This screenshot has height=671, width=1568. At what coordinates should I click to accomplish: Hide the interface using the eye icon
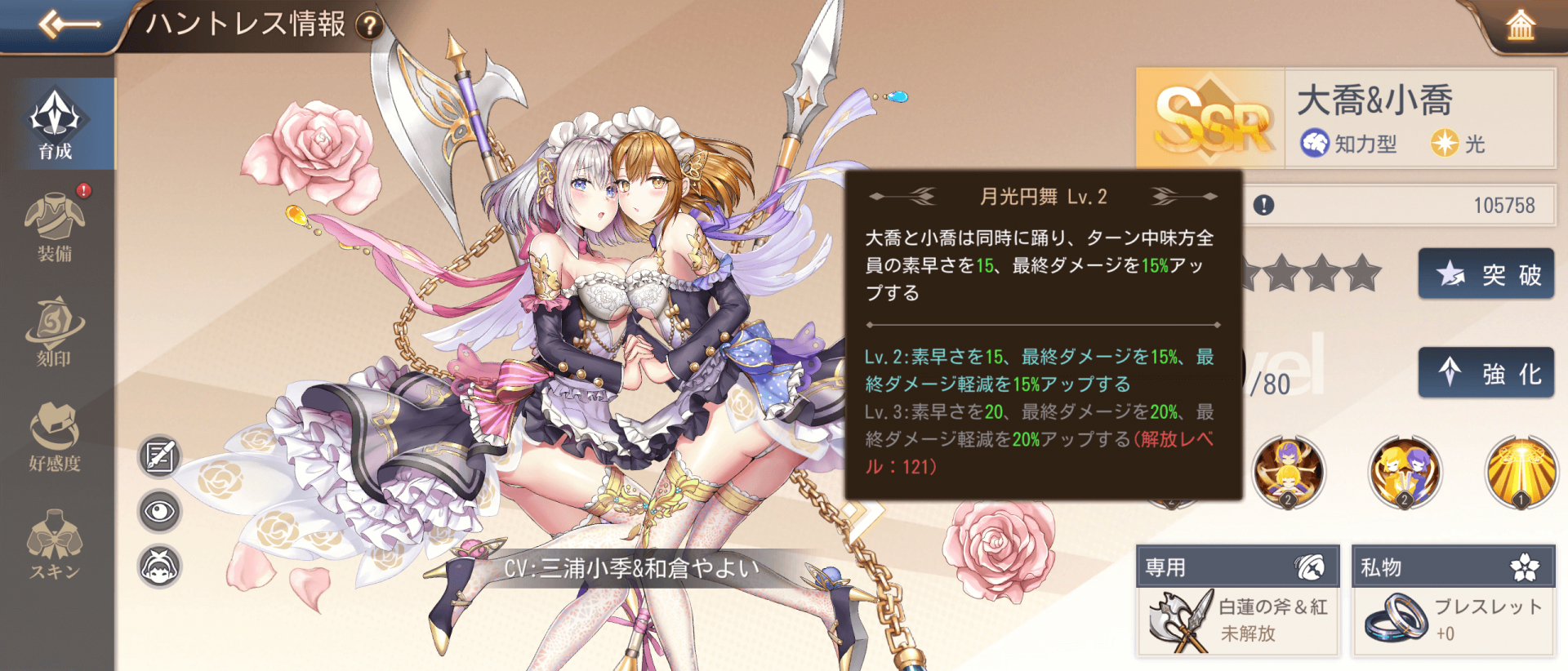pyautogui.click(x=160, y=510)
